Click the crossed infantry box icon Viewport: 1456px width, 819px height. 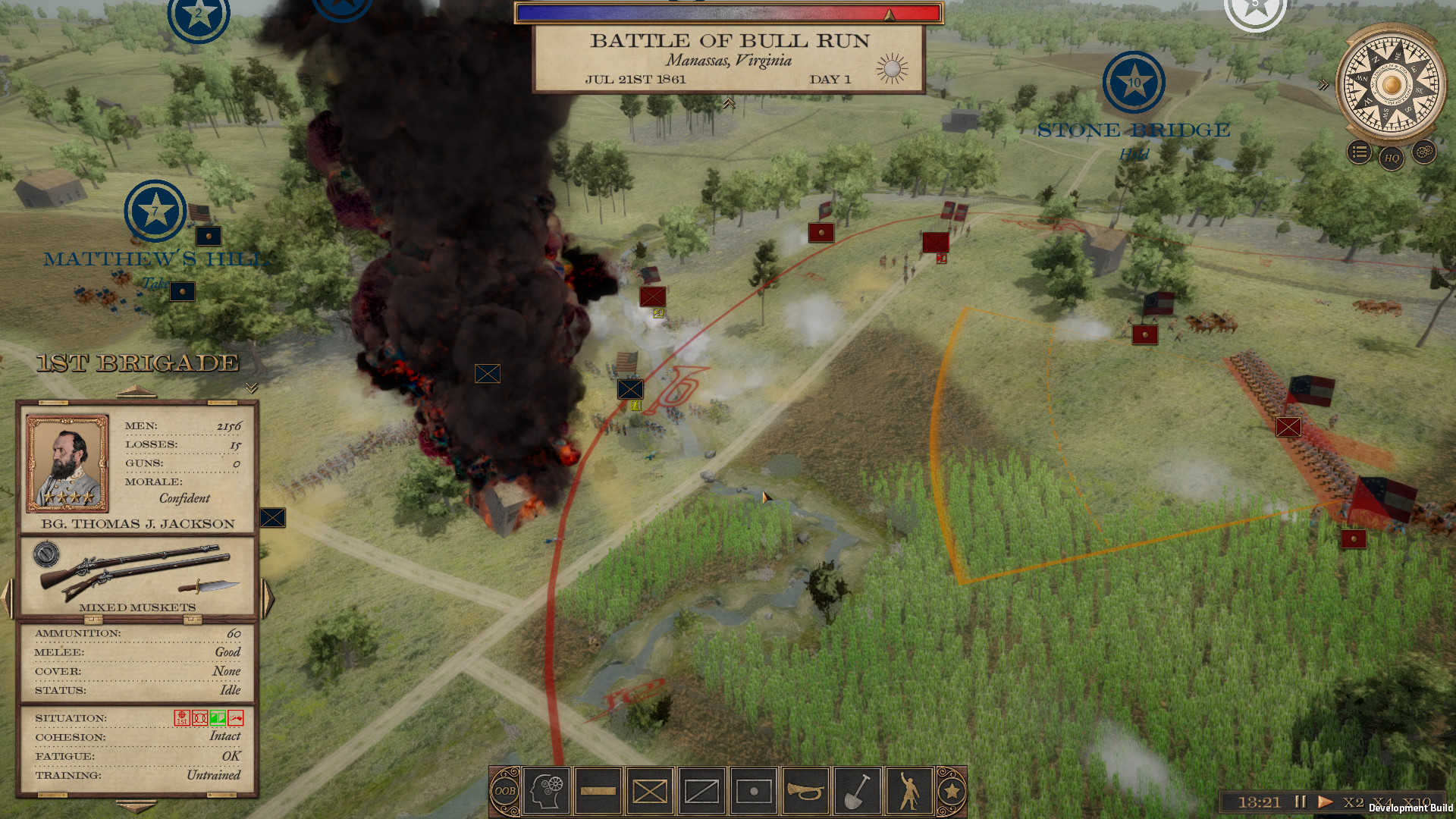tap(649, 790)
